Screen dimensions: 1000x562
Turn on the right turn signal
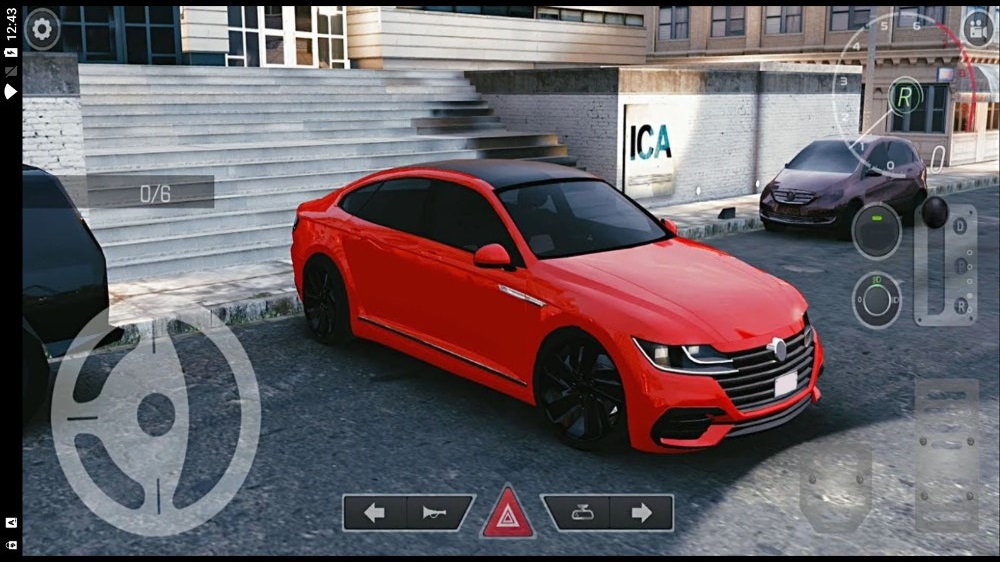pyautogui.click(x=641, y=513)
